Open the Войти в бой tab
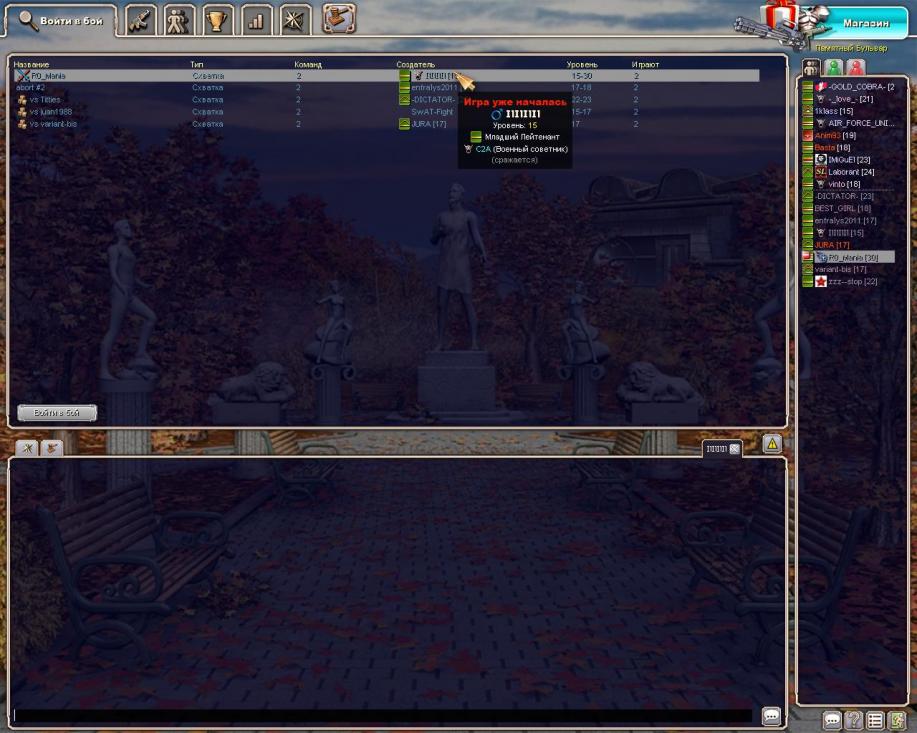 click(x=60, y=20)
